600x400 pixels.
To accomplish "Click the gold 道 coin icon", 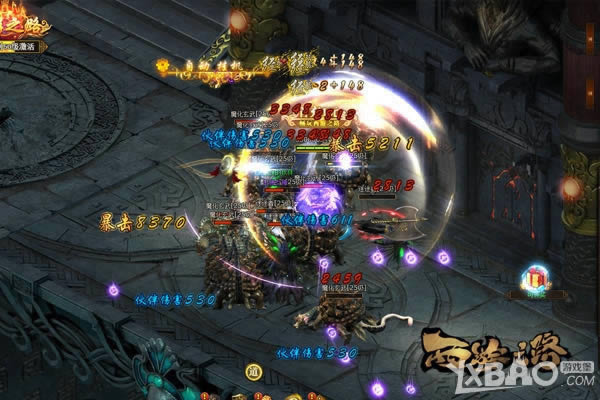I will point(255,370).
